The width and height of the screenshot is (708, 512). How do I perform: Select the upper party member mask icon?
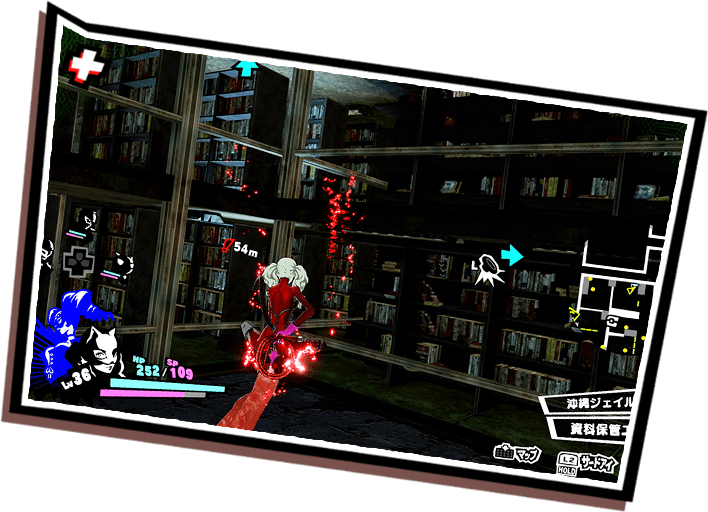(x=87, y=220)
